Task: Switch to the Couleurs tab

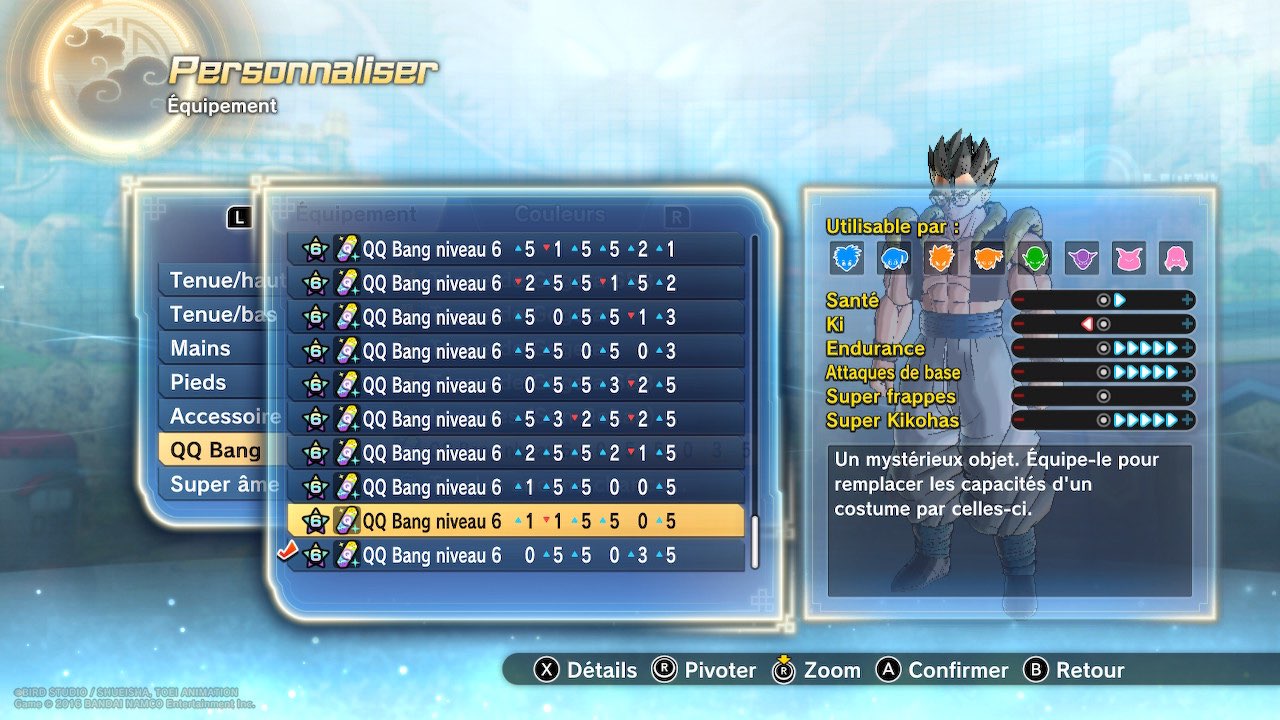Action: (559, 214)
